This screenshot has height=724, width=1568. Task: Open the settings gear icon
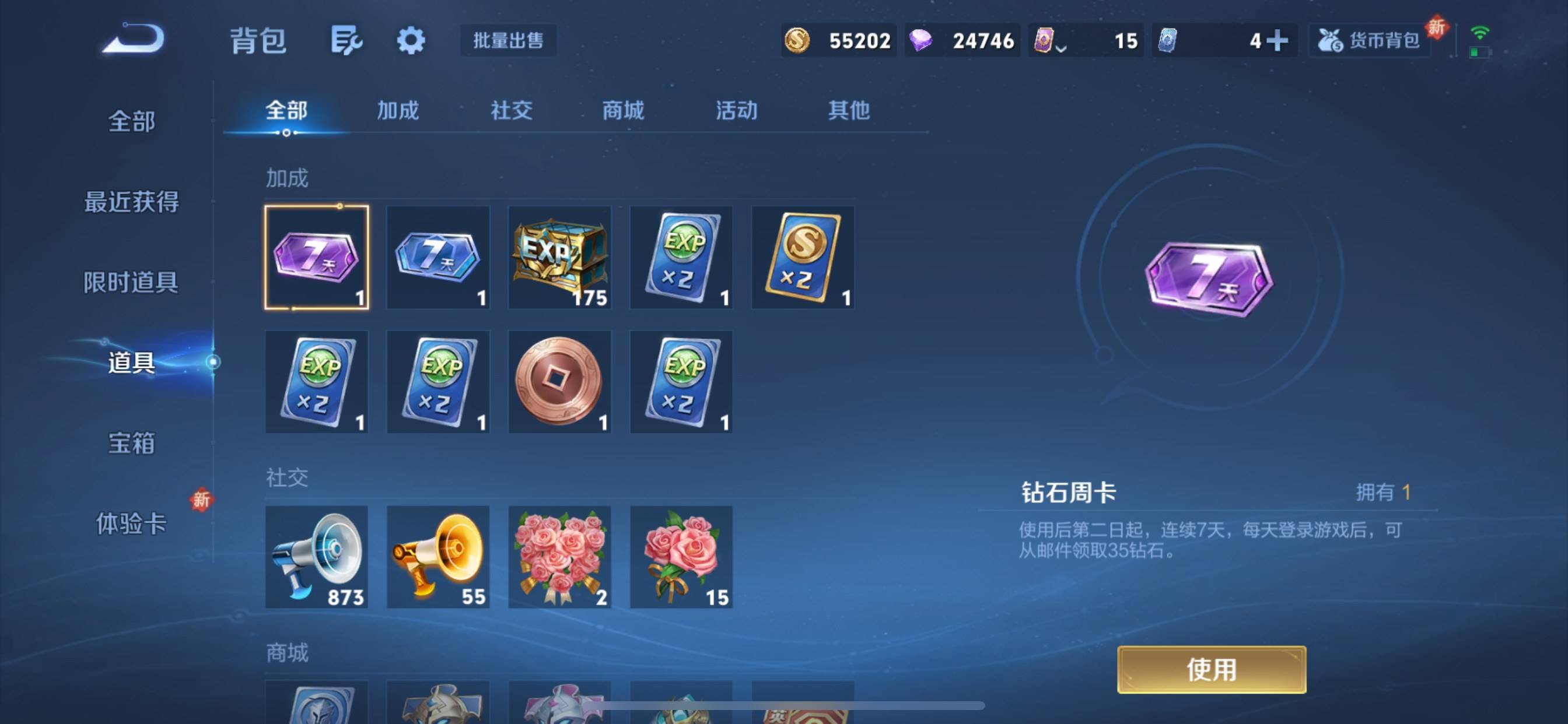(x=411, y=40)
